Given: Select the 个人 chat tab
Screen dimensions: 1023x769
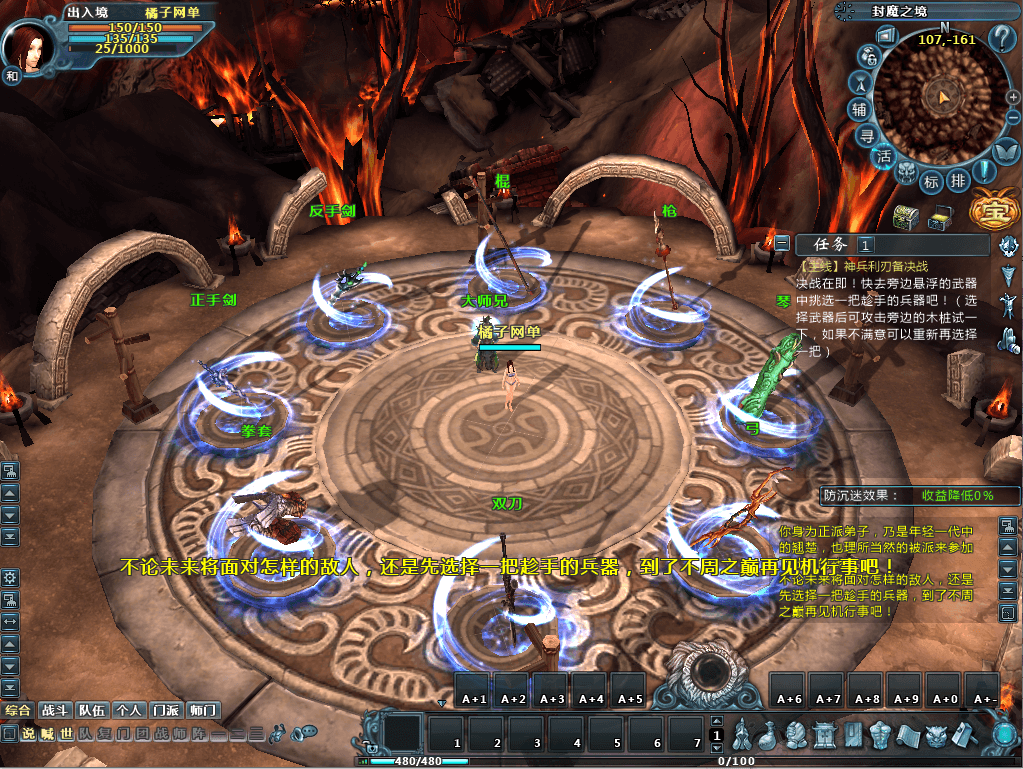Looking at the screenshot, I should tap(128, 710).
